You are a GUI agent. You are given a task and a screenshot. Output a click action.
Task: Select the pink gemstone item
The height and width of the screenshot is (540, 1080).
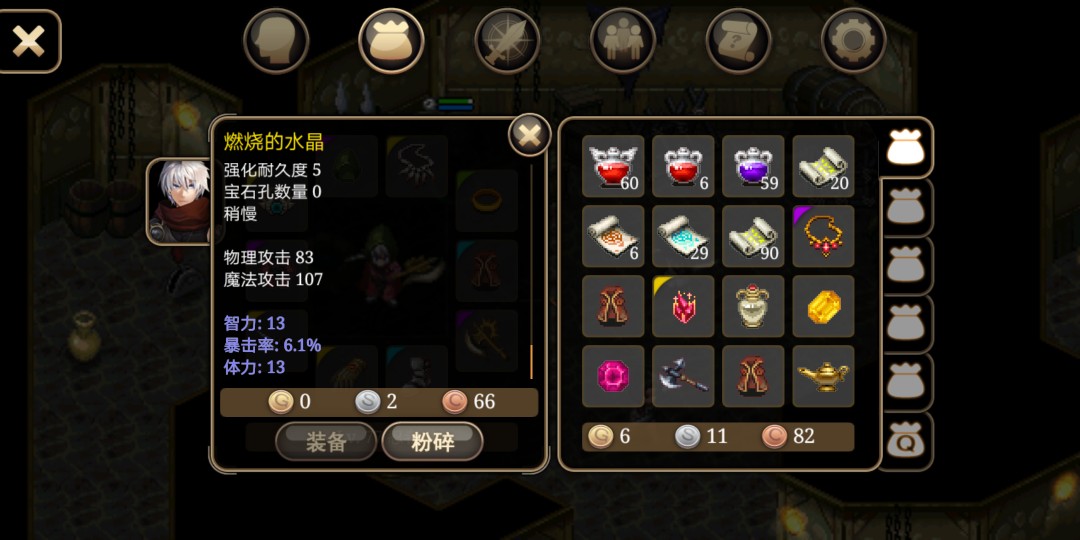613,376
